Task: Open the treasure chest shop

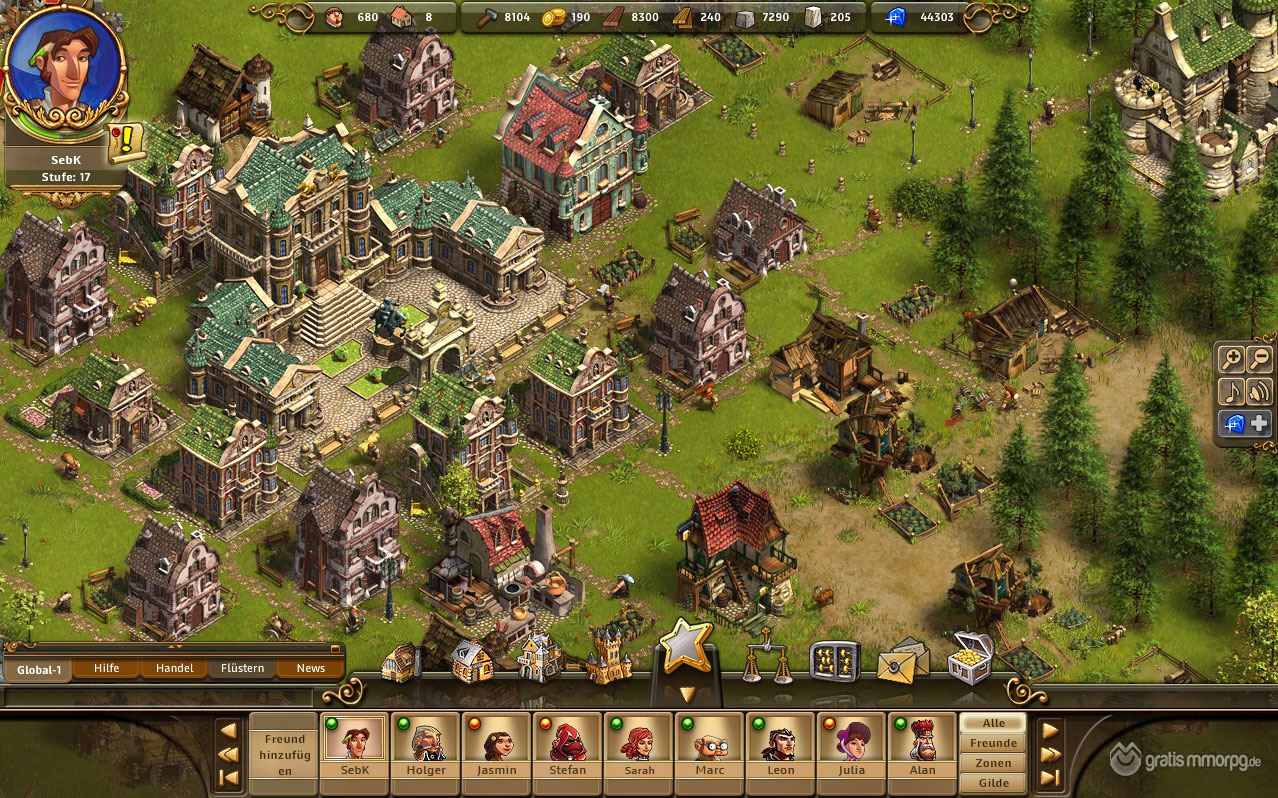Action: 970,657
